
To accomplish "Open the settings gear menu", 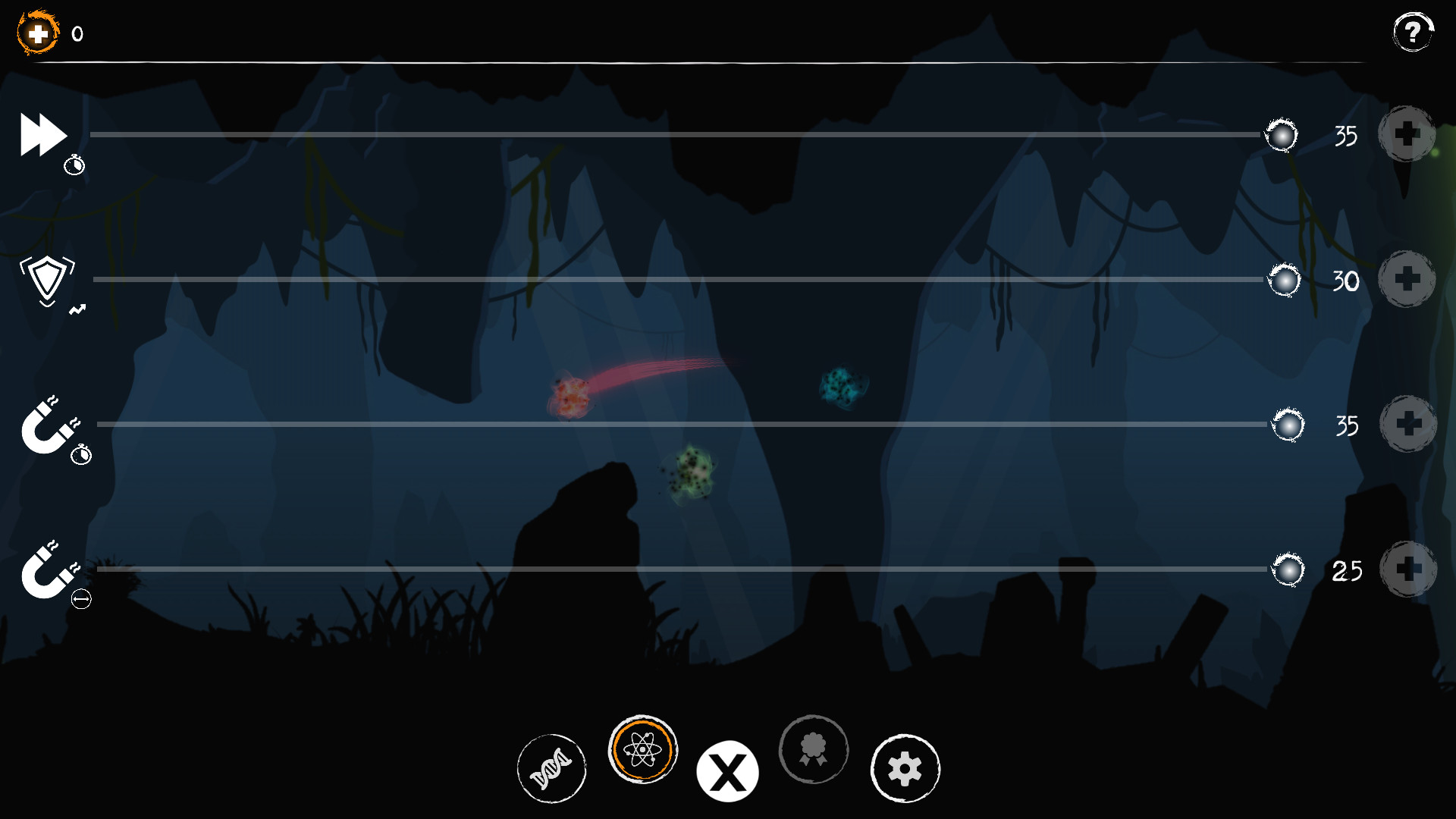I will coord(905,768).
